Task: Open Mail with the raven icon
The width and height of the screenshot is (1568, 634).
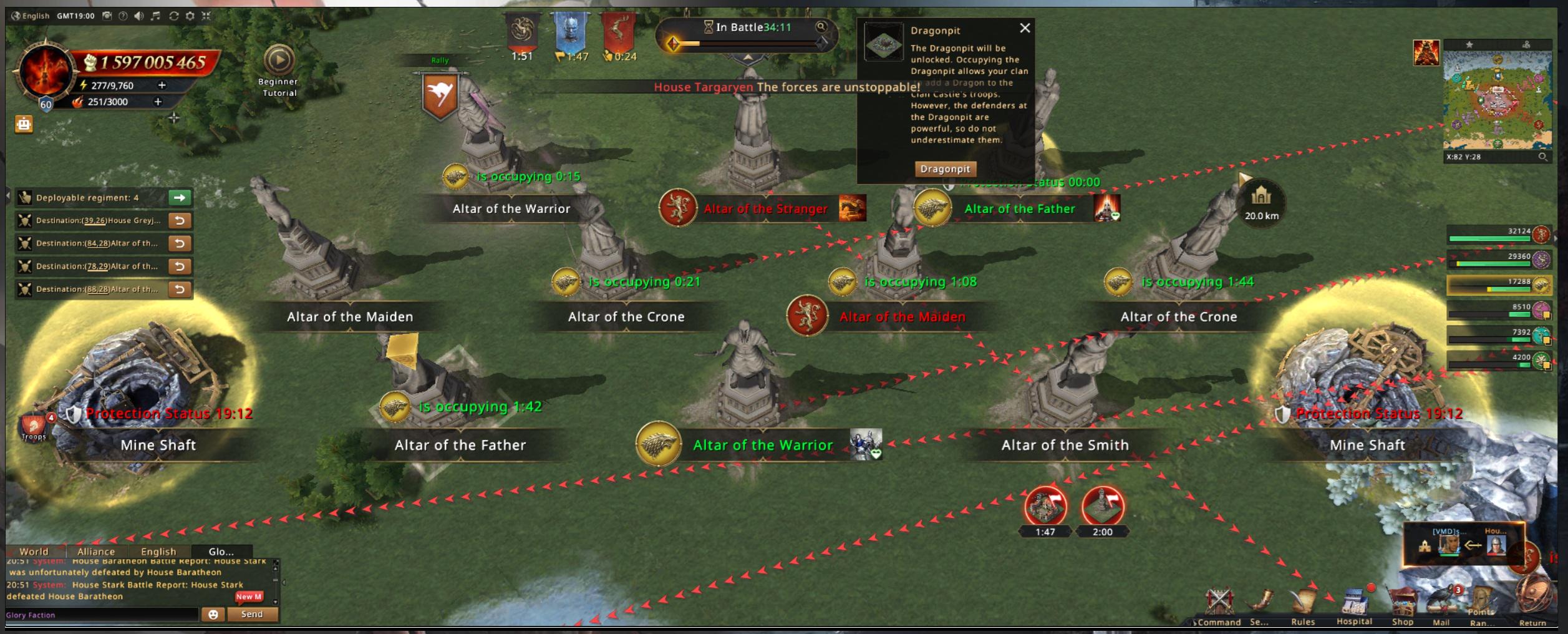Action: coord(1441,604)
